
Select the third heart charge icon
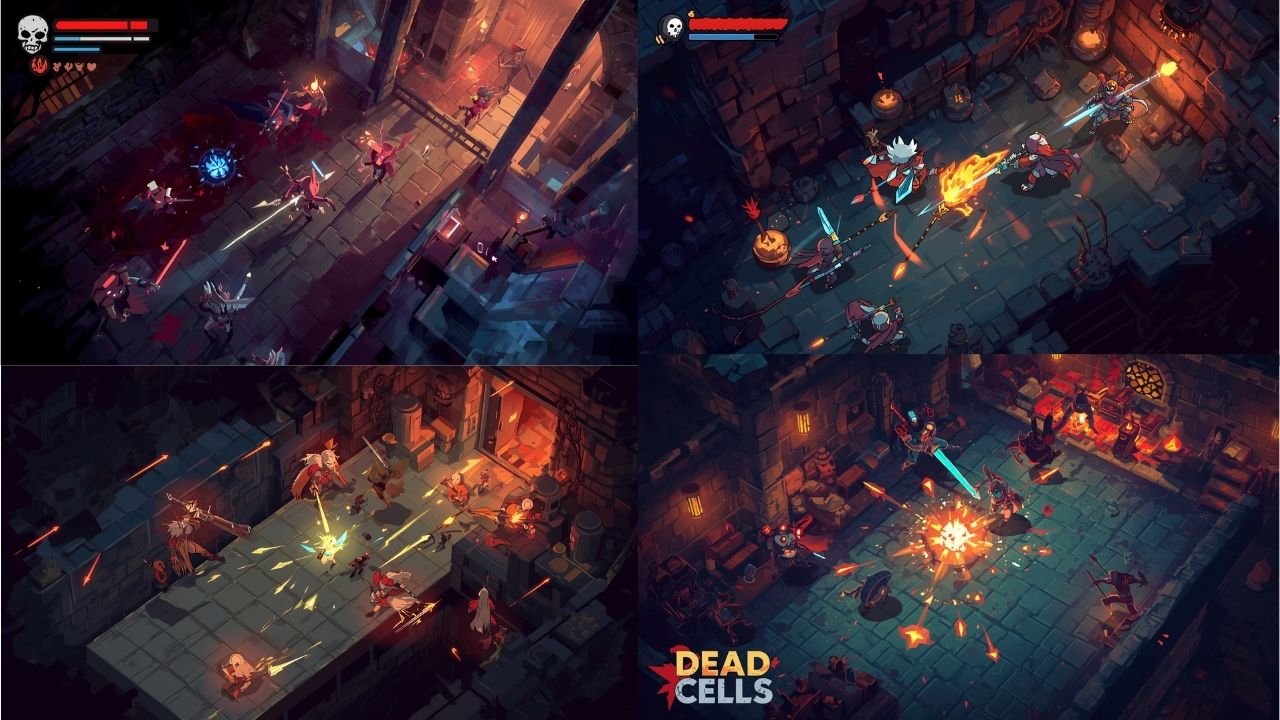[x=79, y=66]
